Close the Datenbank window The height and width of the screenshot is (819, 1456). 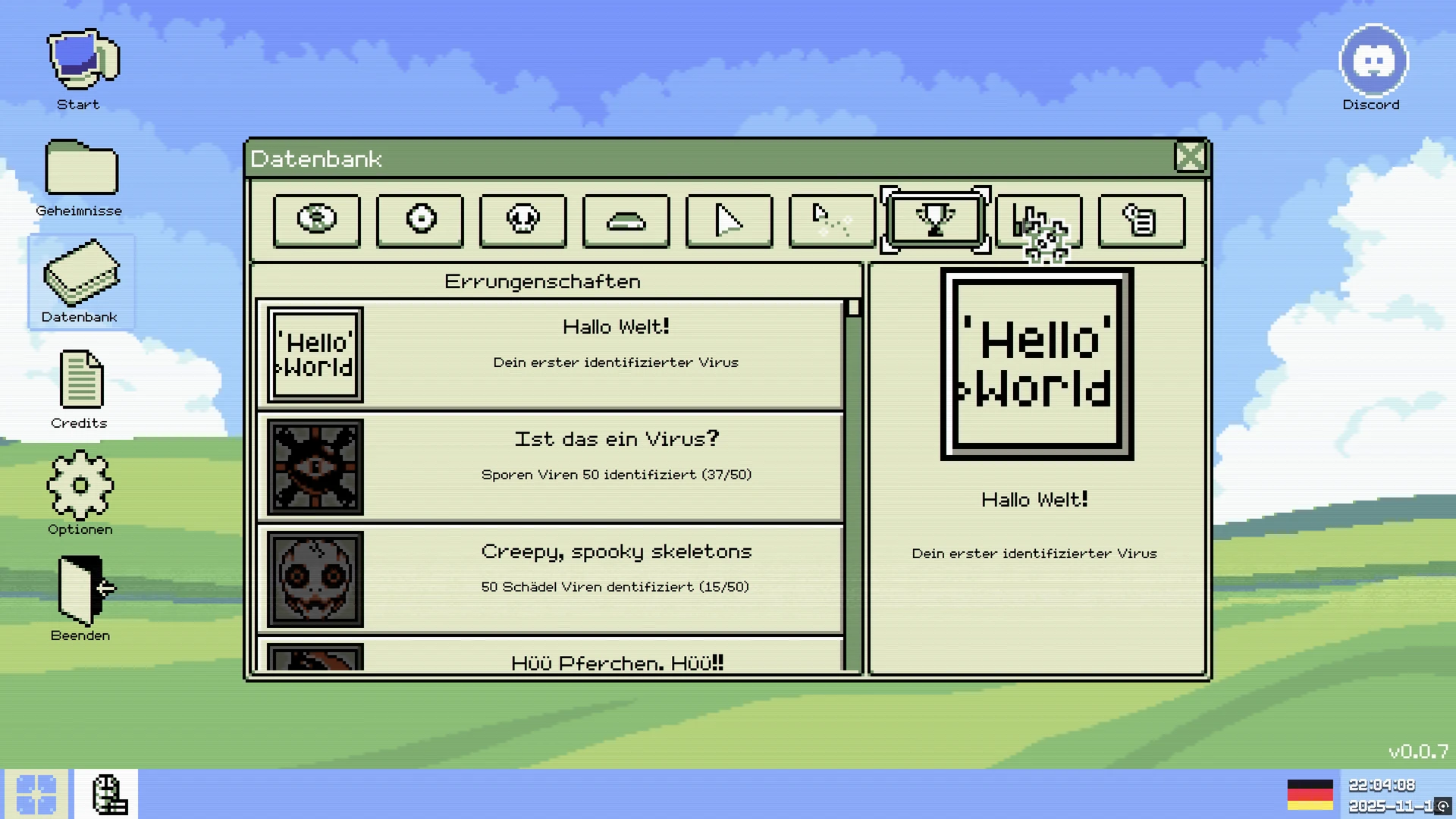pos(1189,158)
